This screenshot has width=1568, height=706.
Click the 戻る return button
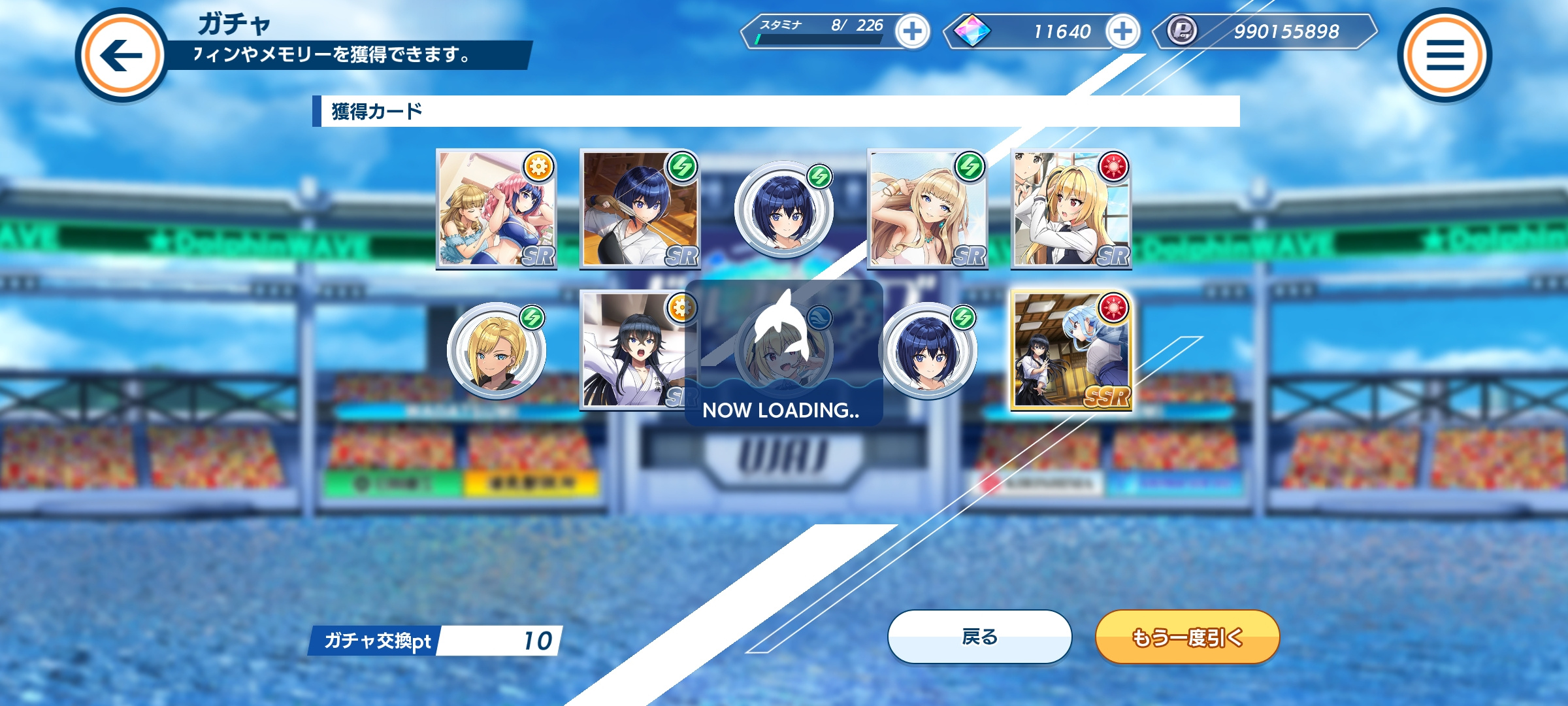click(979, 637)
